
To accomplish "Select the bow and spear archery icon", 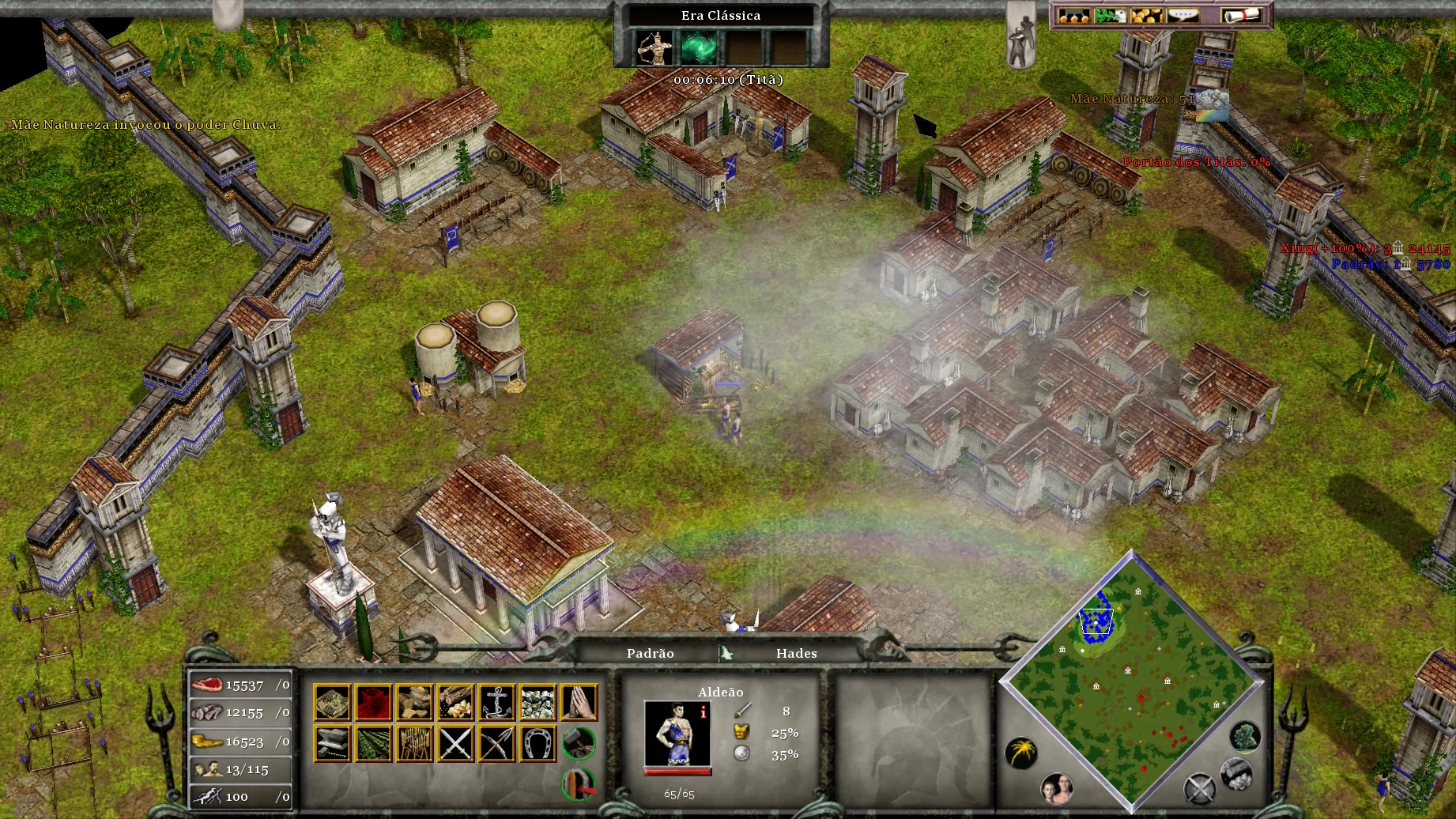I will tap(496, 744).
